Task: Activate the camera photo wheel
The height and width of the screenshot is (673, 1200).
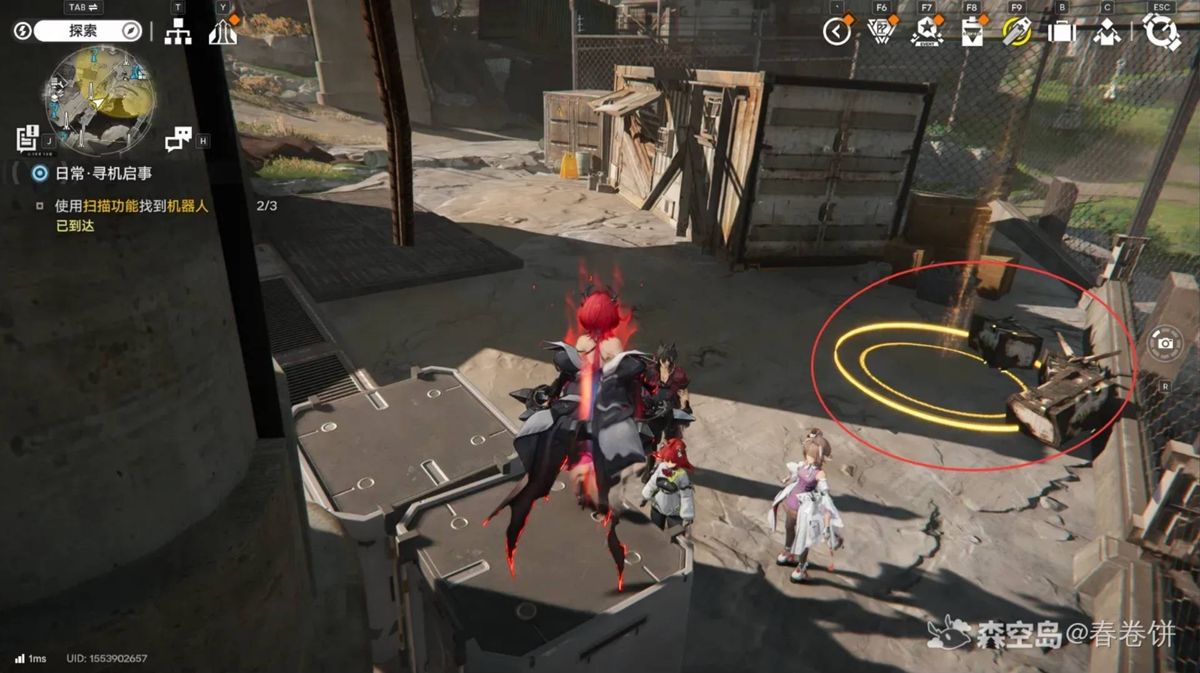Action: tap(1165, 343)
